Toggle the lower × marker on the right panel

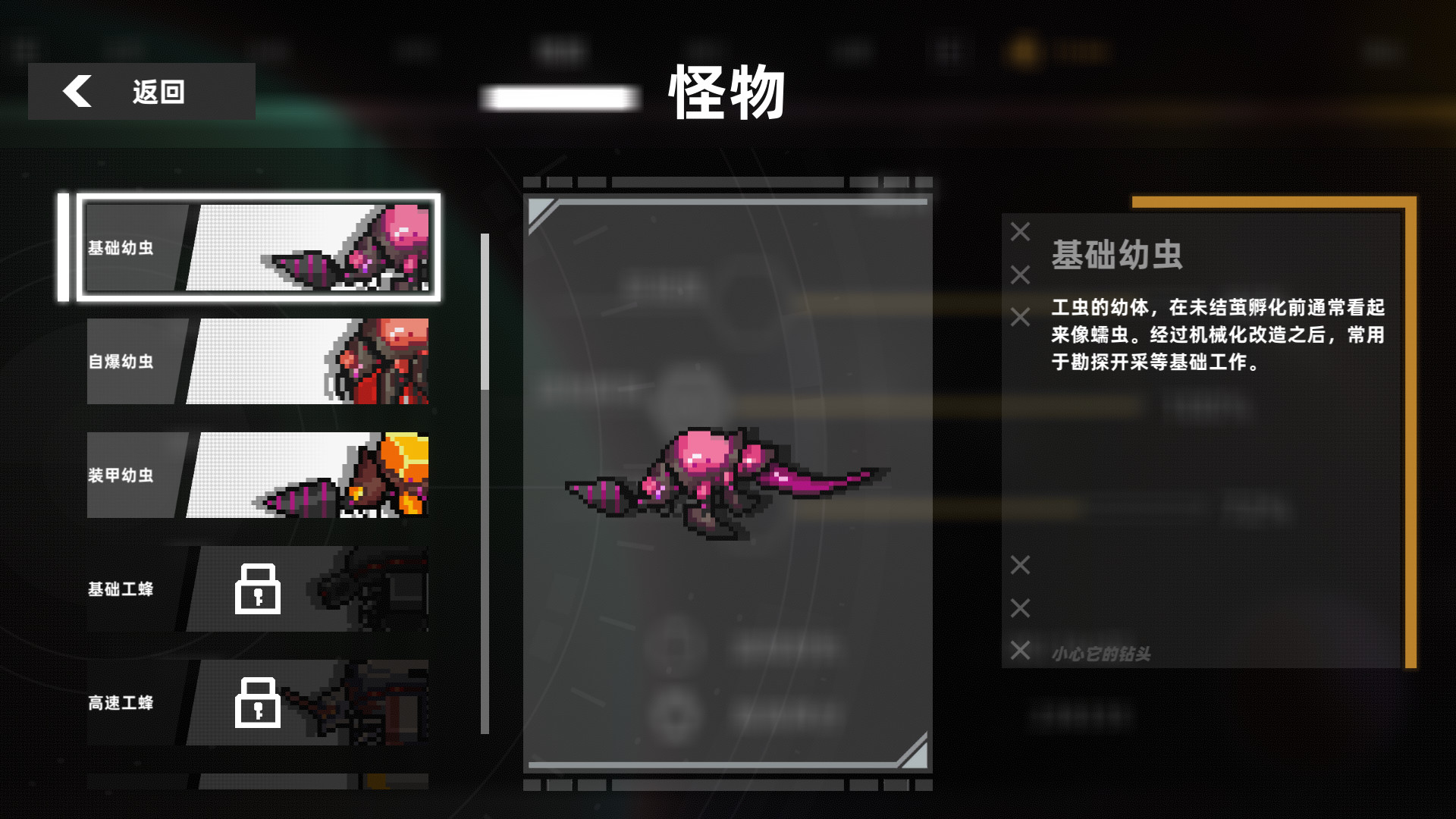[1020, 607]
